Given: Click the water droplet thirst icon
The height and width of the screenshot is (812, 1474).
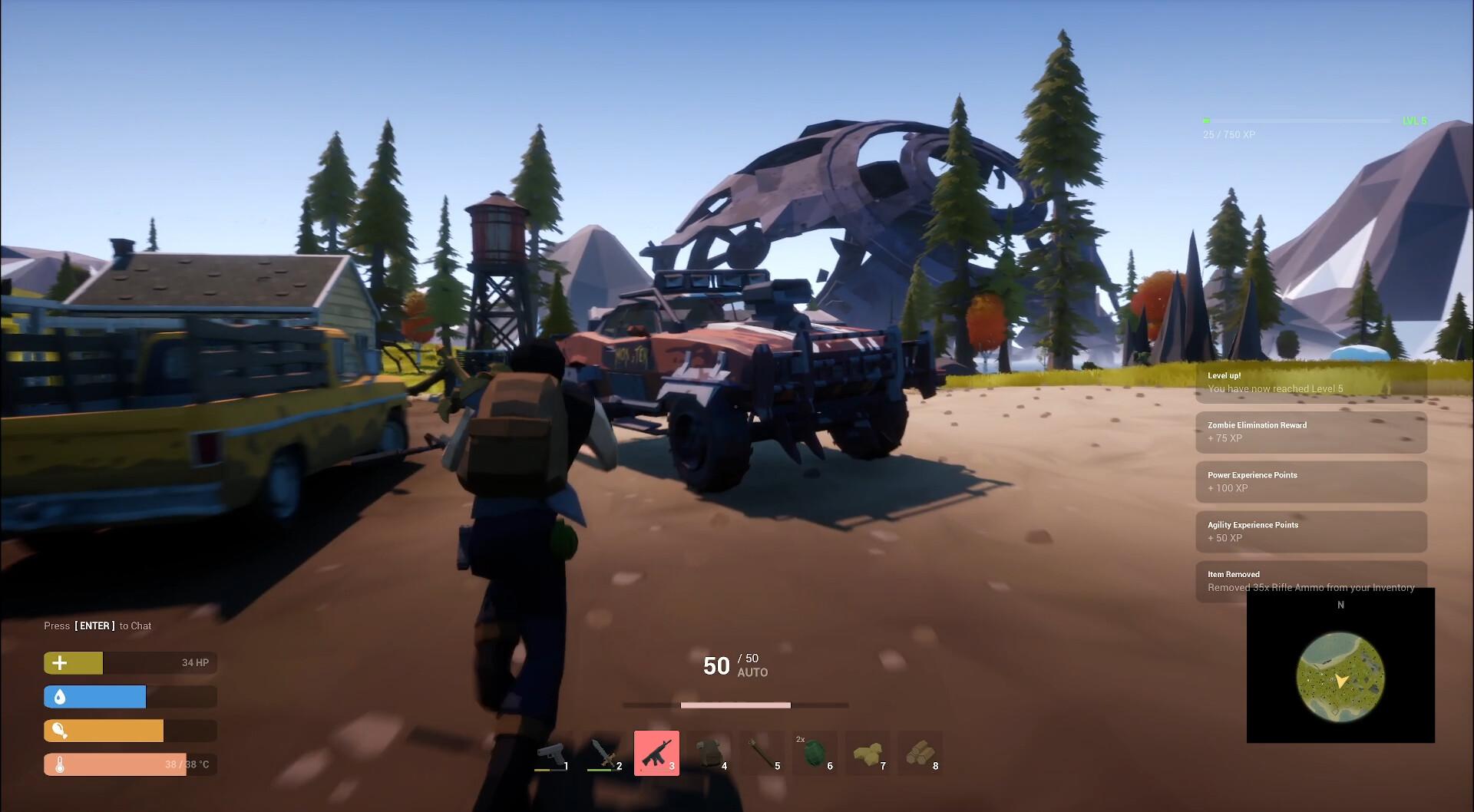Looking at the screenshot, I should coord(58,696).
